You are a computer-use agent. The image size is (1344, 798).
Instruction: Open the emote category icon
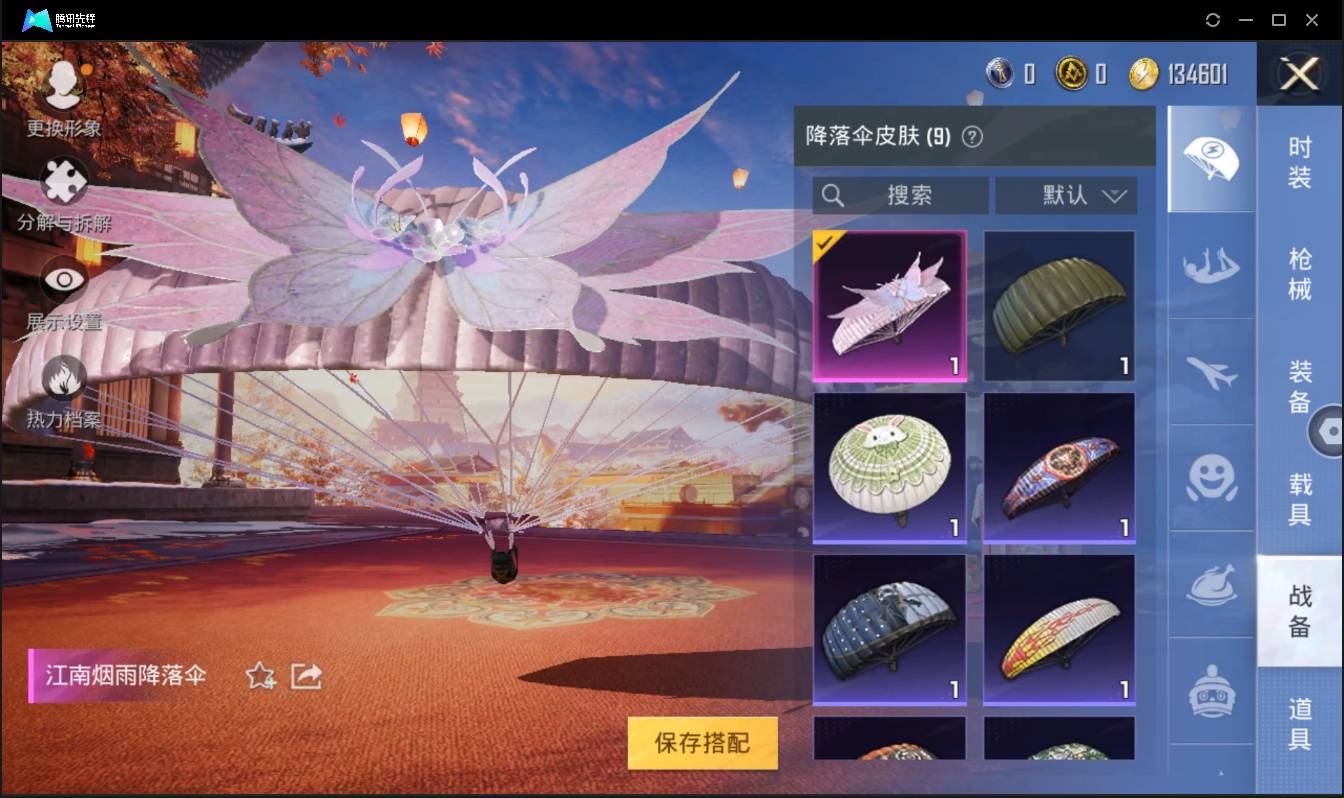pyautogui.click(x=1211, y=480)
